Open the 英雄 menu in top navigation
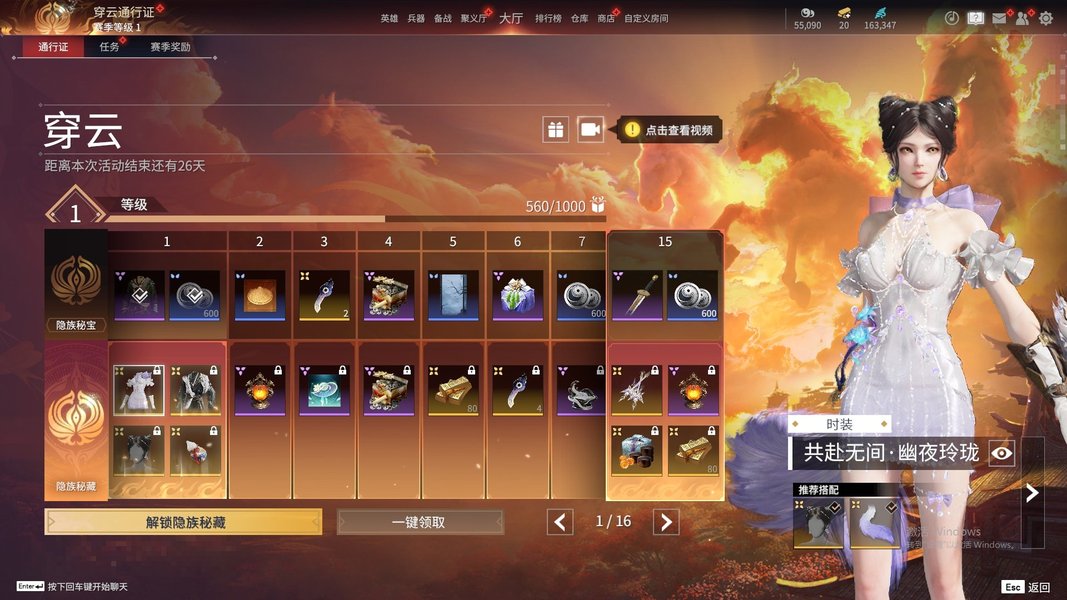Image resolution: width=1067 pixels, height=600 pixels. point(389,19)
